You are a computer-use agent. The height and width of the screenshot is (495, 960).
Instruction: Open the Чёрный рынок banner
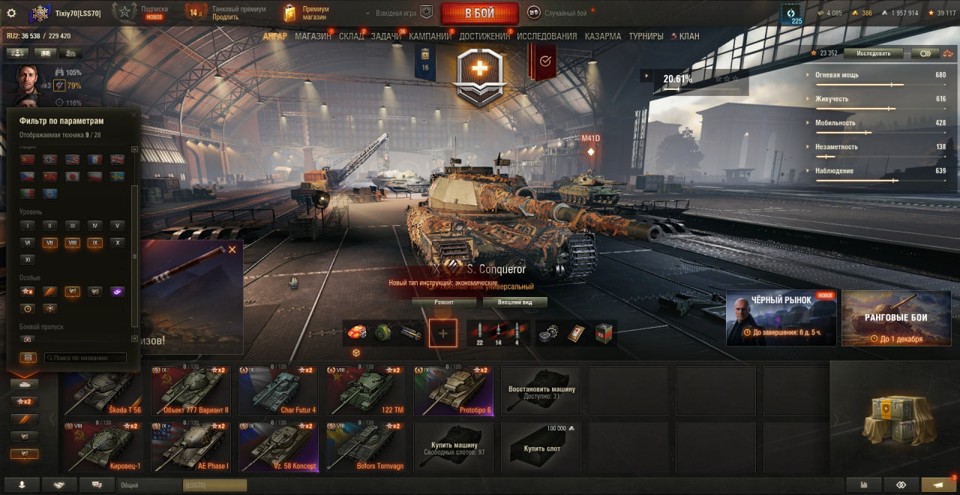(781, 318)
